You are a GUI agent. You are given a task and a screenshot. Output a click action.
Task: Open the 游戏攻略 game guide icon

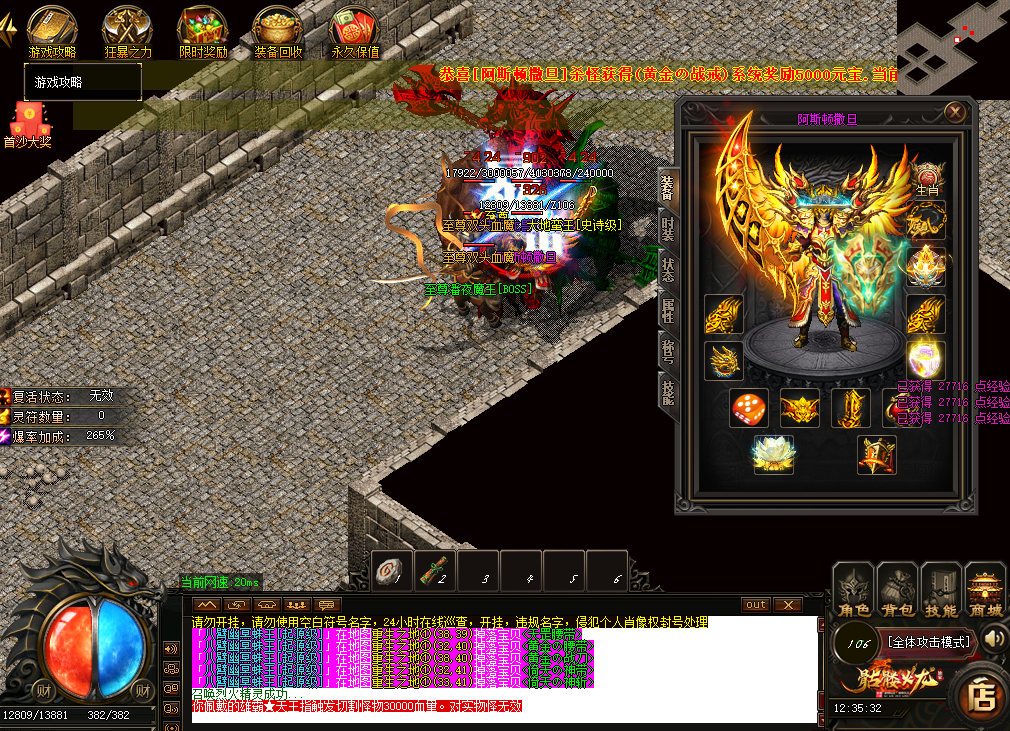click(x=51, y=30)
